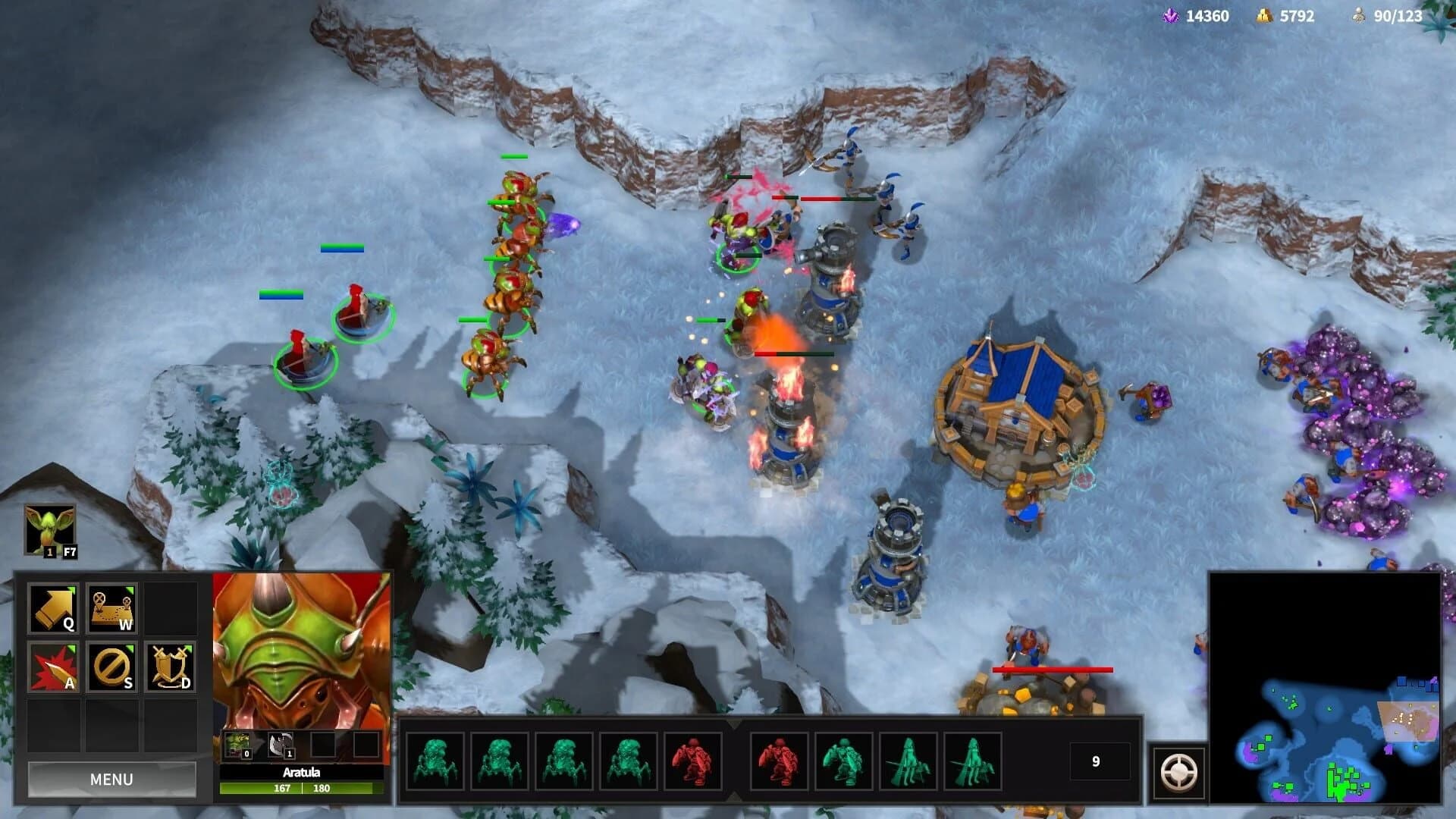1456x819 pixels.
Task: Expand the selection bar with the upper arrow
Action: [x=735, y=724]
